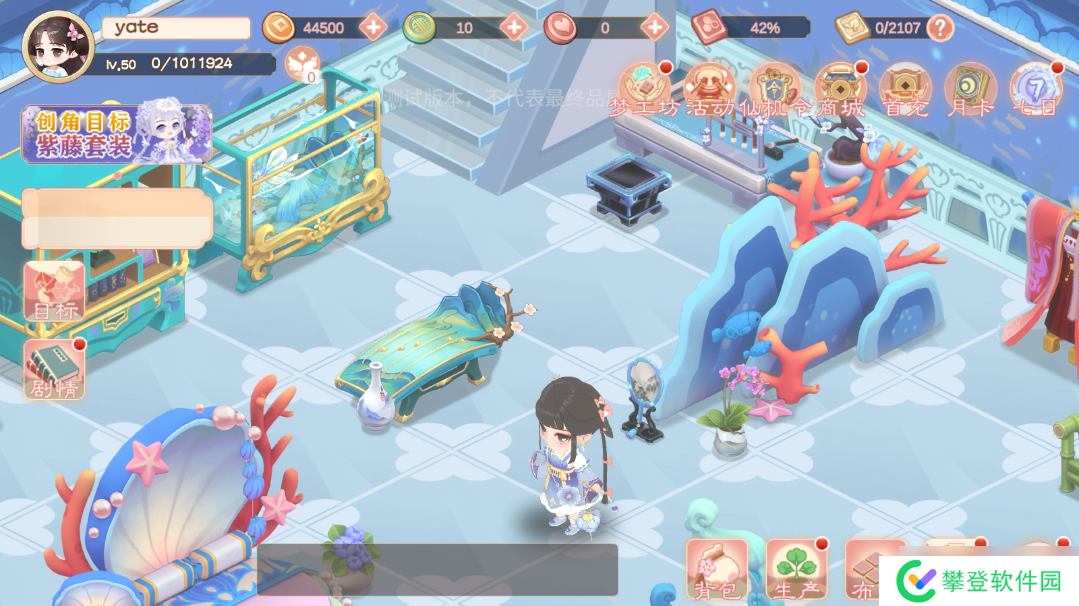Show the 活动 events panel
Viewport: 1079px width, 606px height.
[x=710, y=90]
